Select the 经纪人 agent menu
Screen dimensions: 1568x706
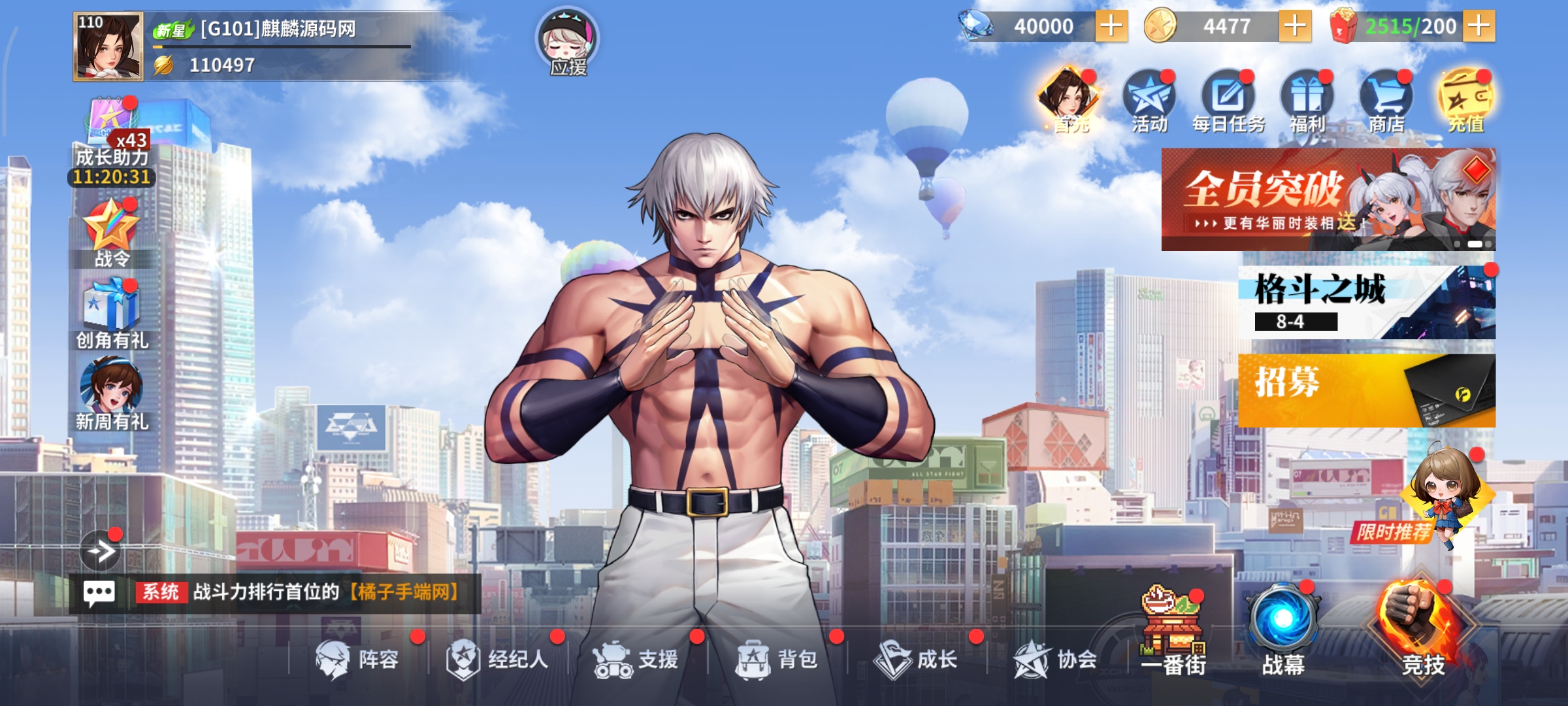point(498,659)
